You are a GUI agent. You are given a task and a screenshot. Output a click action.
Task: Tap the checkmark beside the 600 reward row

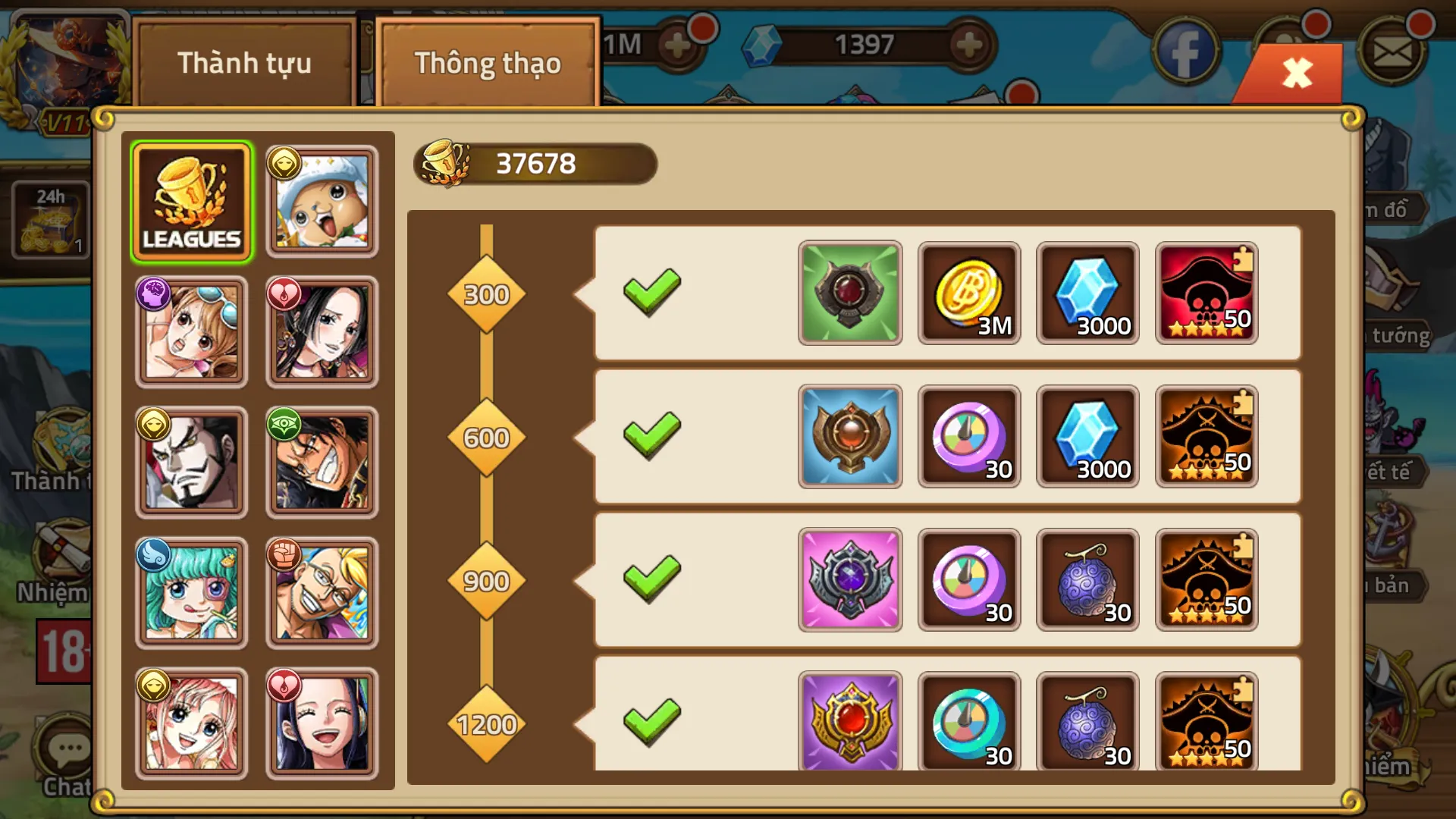pos(654,436)
